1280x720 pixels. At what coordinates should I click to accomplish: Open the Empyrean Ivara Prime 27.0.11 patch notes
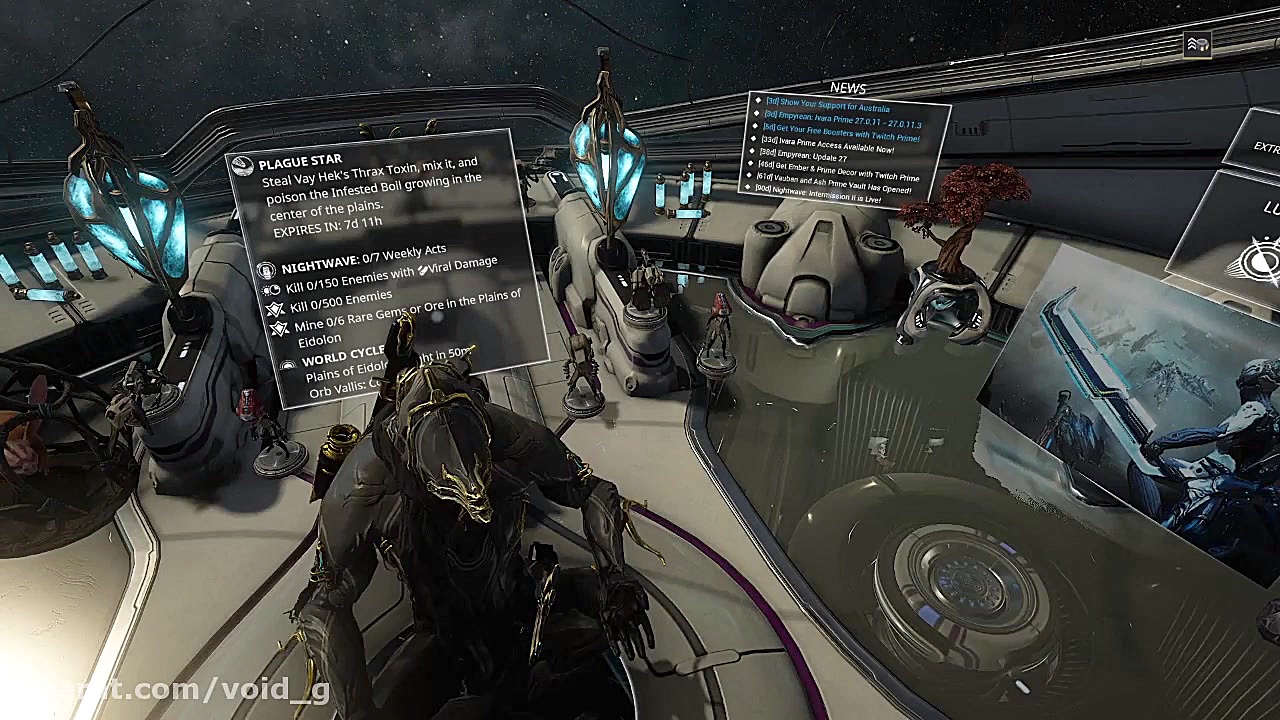(843, 119)
